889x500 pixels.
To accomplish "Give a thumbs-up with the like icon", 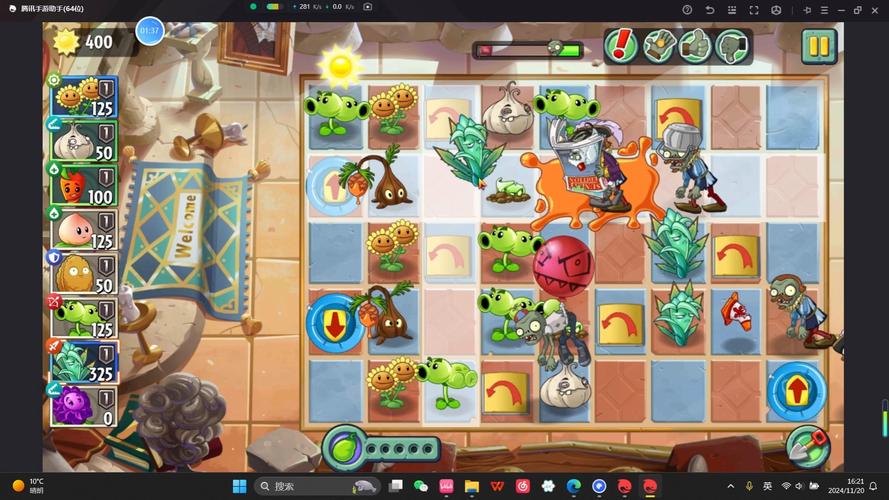I will coord(695,45).
